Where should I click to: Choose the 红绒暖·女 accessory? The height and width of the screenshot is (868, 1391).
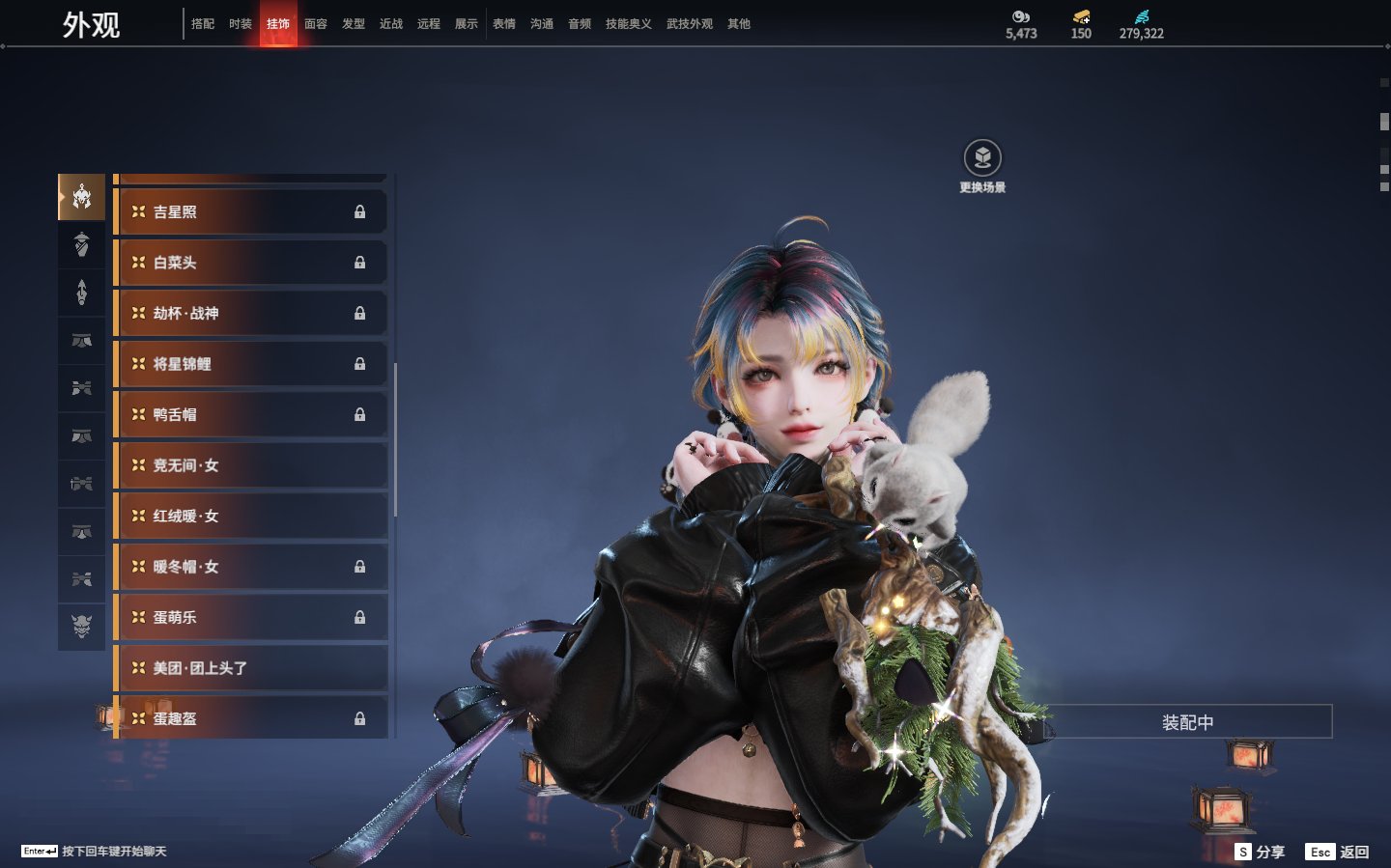pos(251,516)
